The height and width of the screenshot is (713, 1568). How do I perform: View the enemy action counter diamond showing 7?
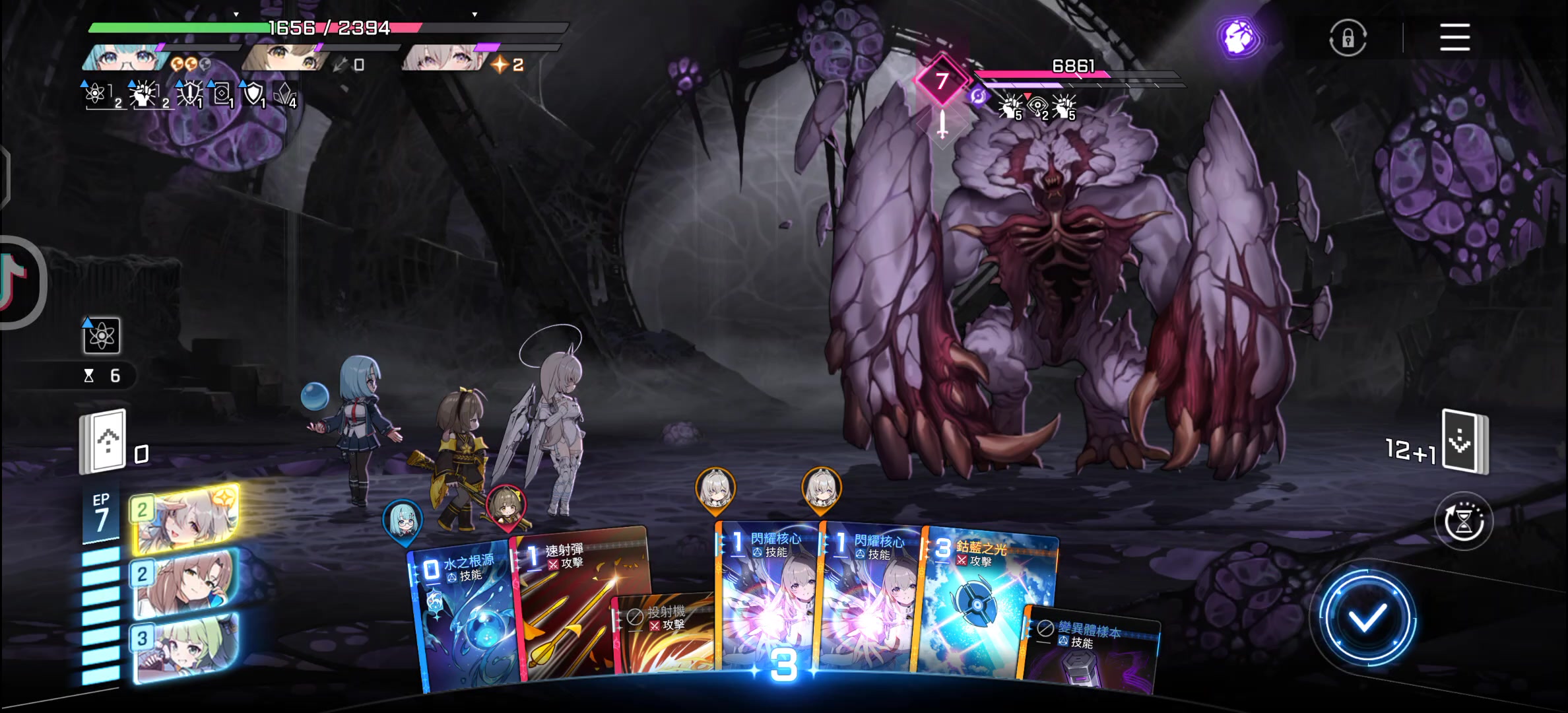tap(942, 81)
